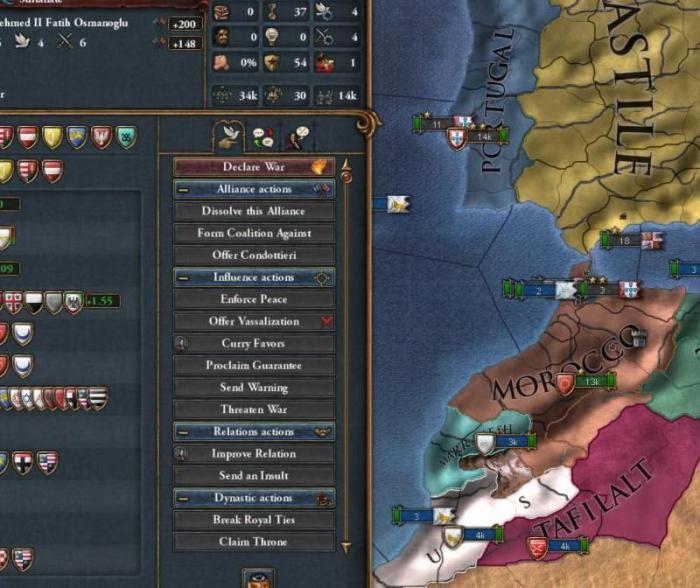This screenshot has height=588, width=700.
Task: Select Curry Favors
Action: coord(254,343)
